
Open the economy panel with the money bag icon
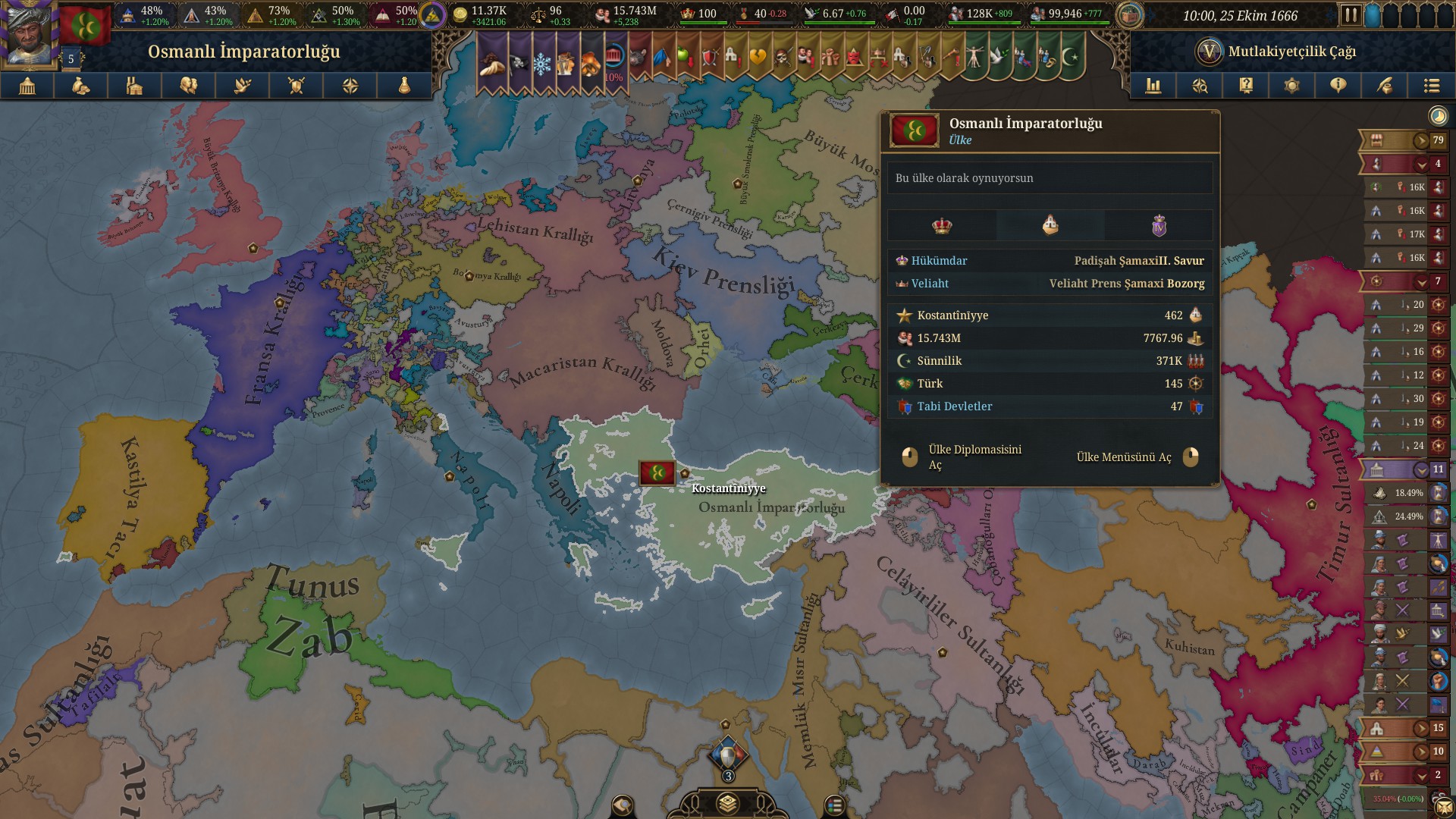pos(81,86)
